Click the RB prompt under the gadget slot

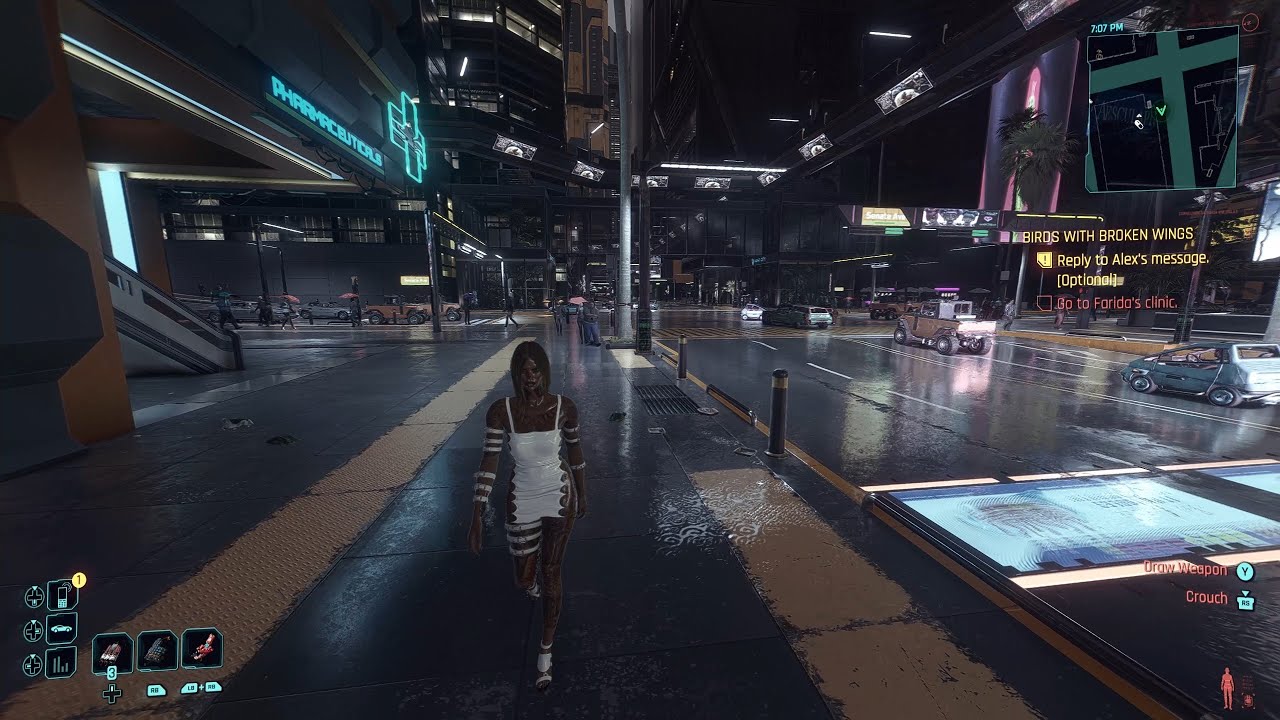156,690
